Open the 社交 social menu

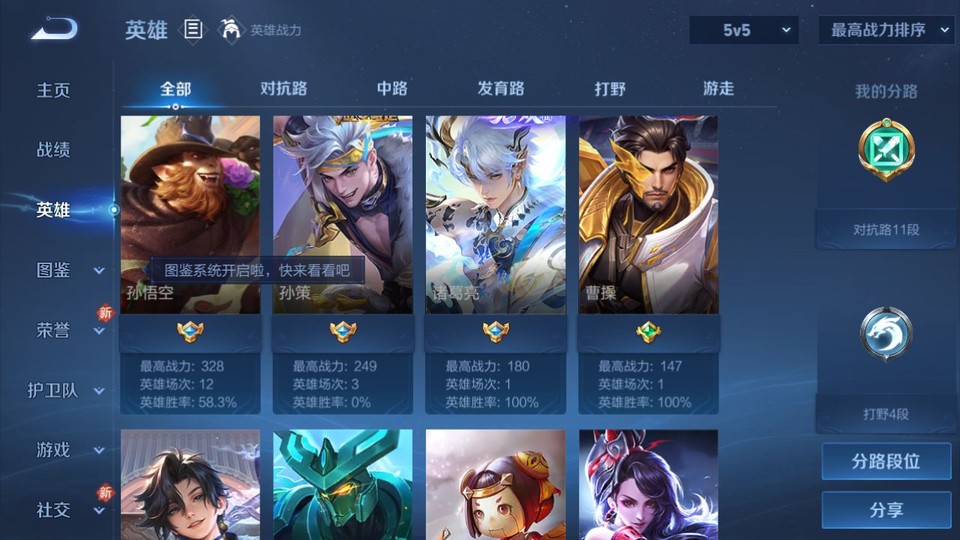pyautogui.click(x=68, y=510)
